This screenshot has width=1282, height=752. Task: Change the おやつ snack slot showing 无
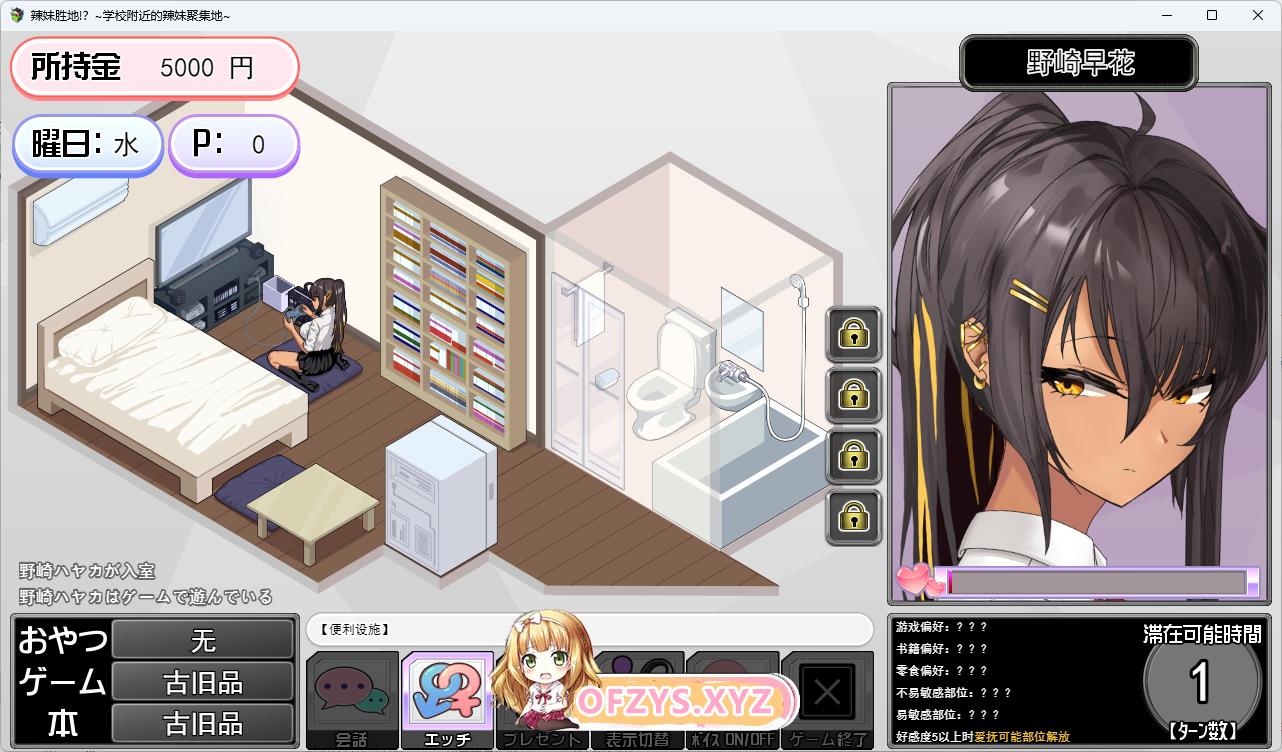pyautogui.click(x=203, y=639)
